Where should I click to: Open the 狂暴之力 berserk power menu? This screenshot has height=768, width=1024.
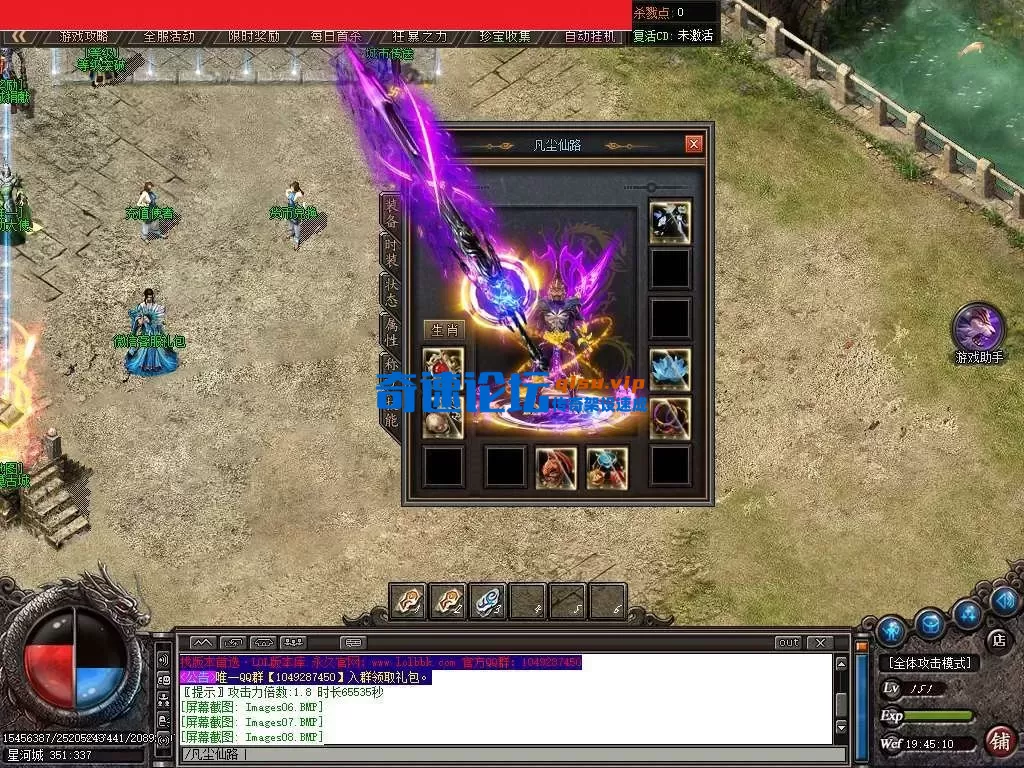click(x=420, y=36)
